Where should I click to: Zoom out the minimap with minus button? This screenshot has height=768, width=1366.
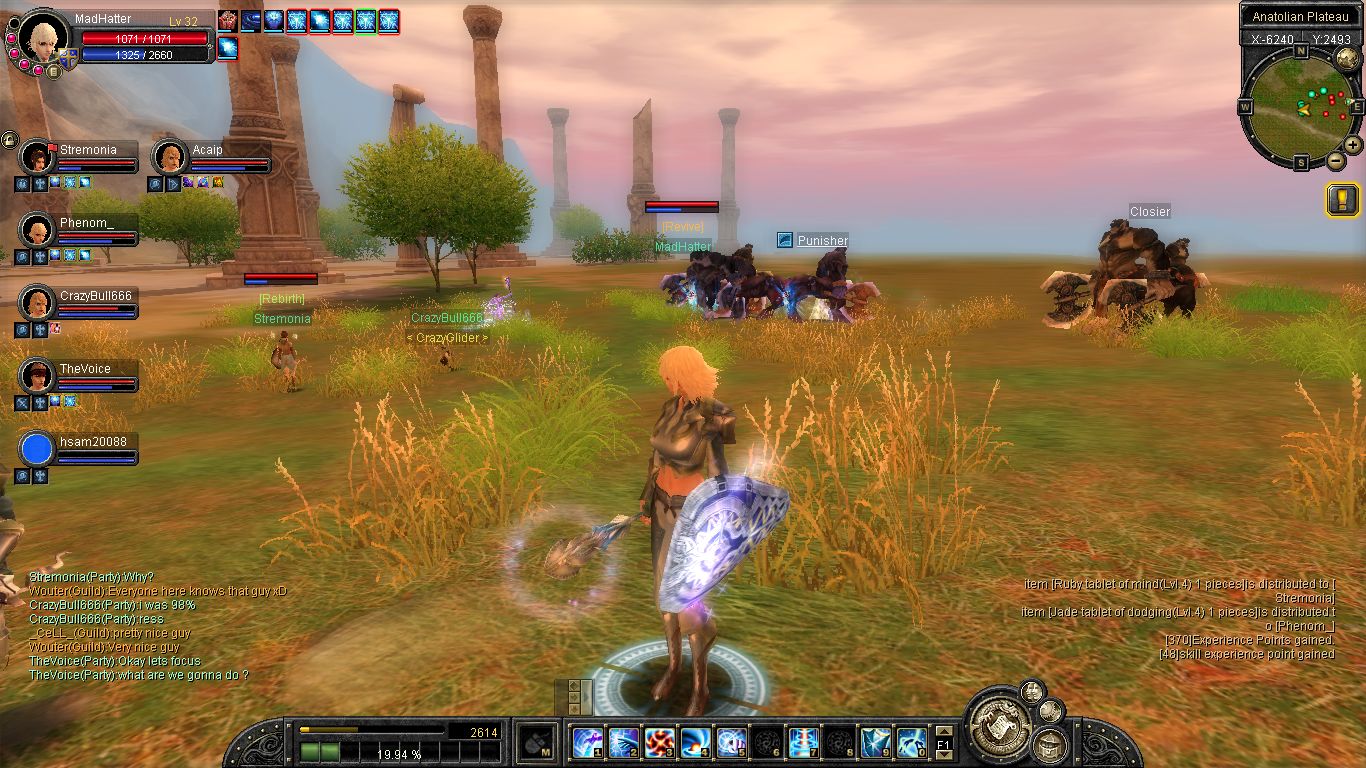[x=1334, y=161]
